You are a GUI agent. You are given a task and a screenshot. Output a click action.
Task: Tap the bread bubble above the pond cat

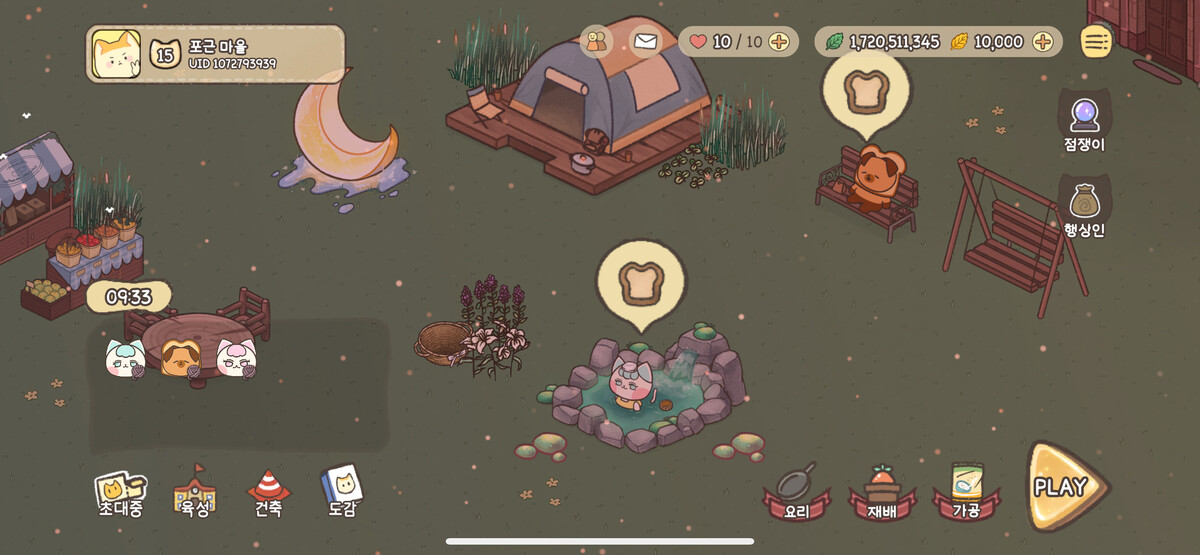coord(640,283)
